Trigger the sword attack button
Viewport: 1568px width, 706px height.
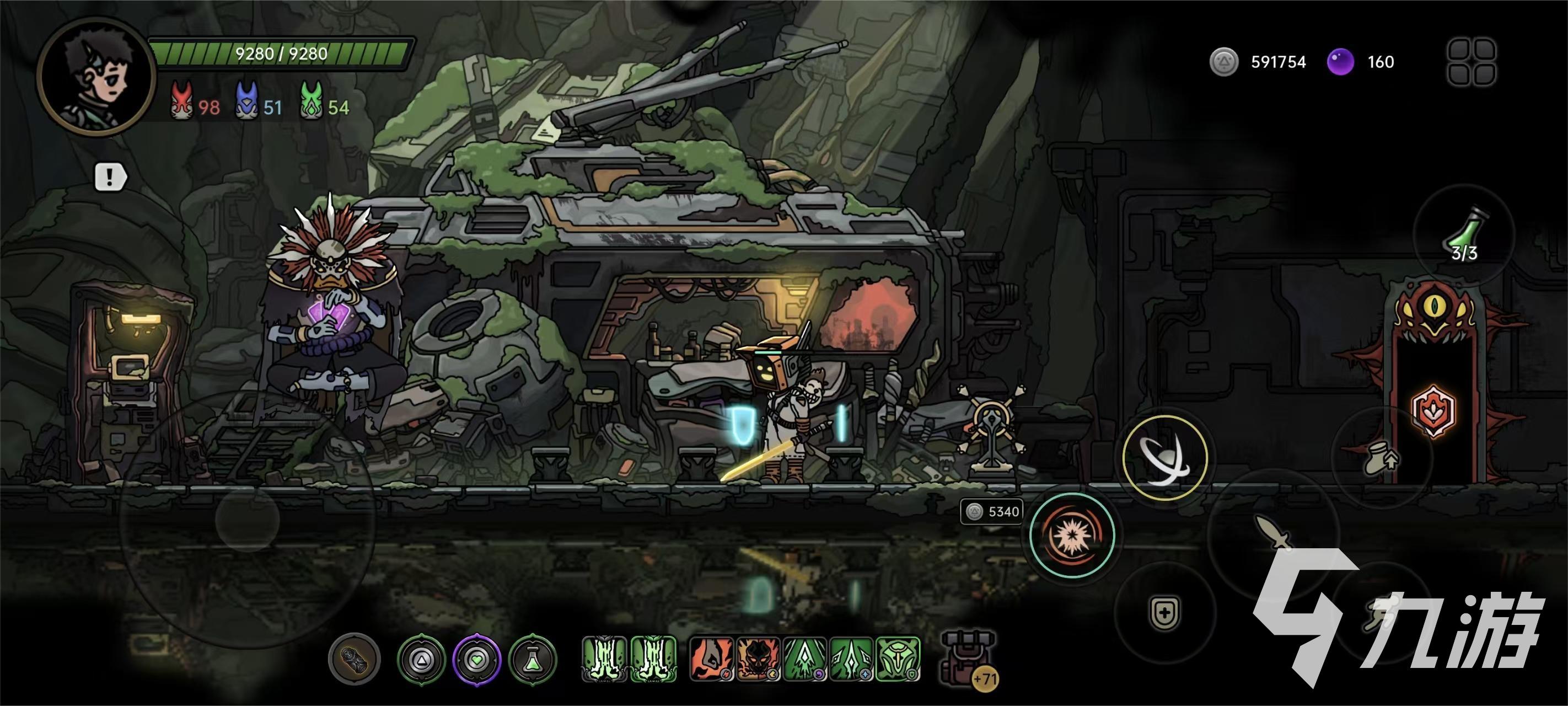(1274, 533)
